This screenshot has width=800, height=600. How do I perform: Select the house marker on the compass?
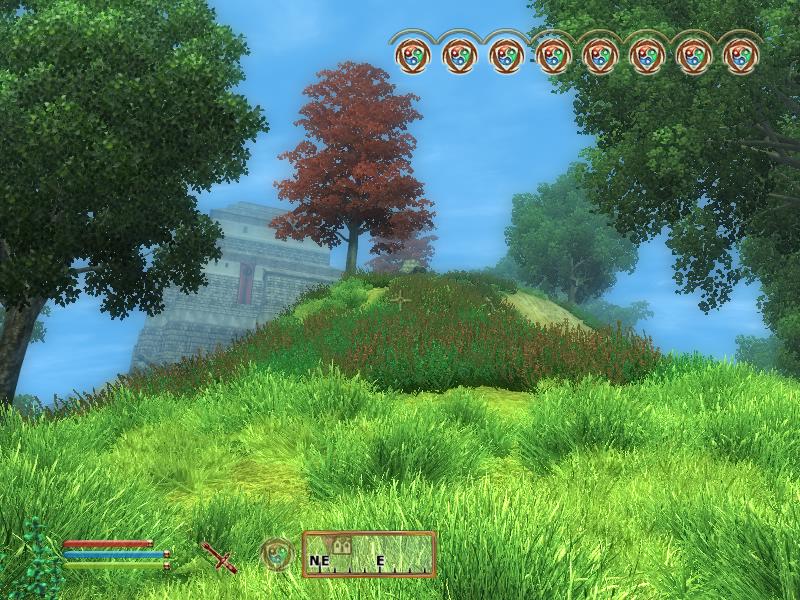point(341,546)
